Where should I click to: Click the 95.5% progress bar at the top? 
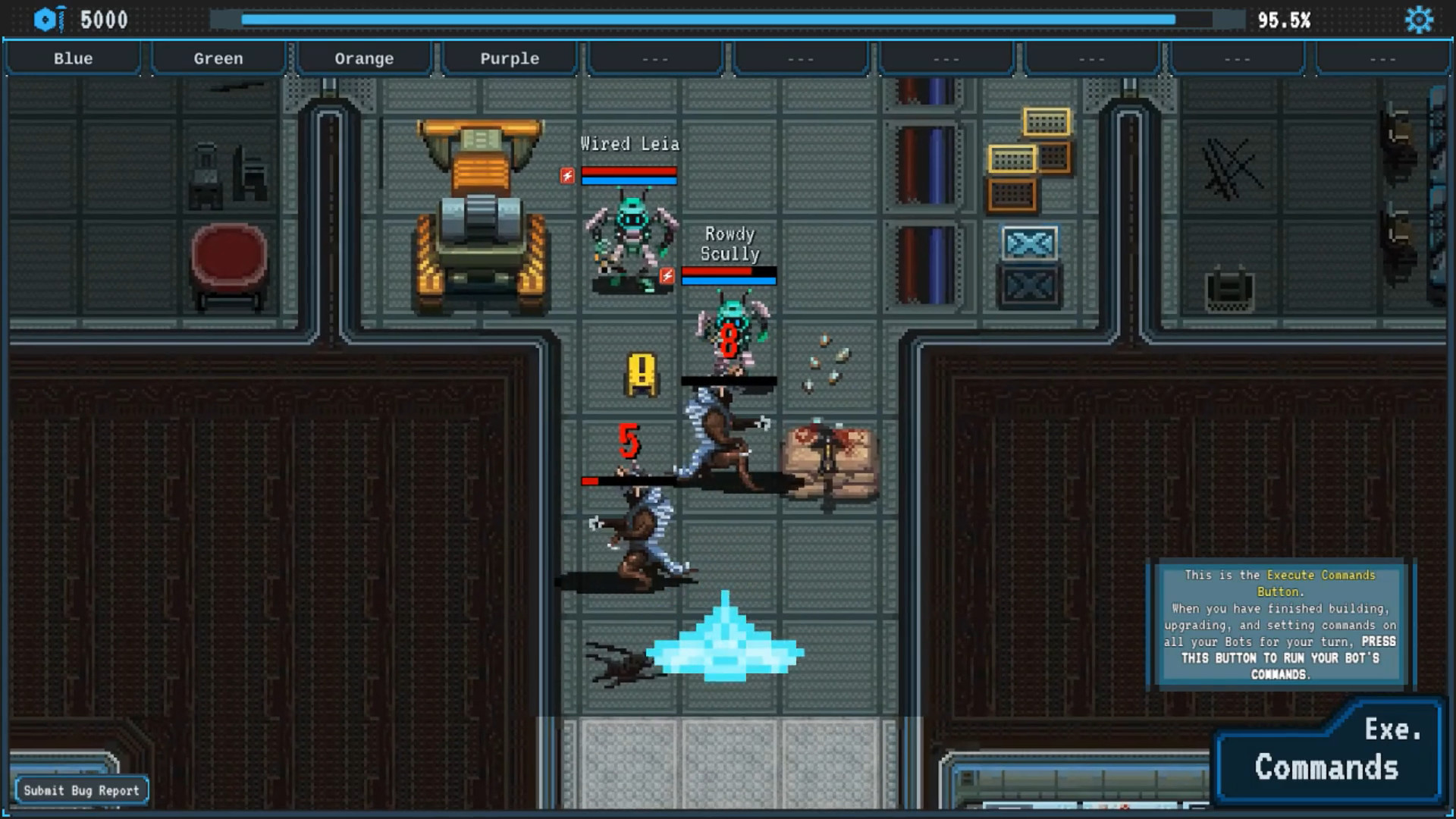(728, 20)
